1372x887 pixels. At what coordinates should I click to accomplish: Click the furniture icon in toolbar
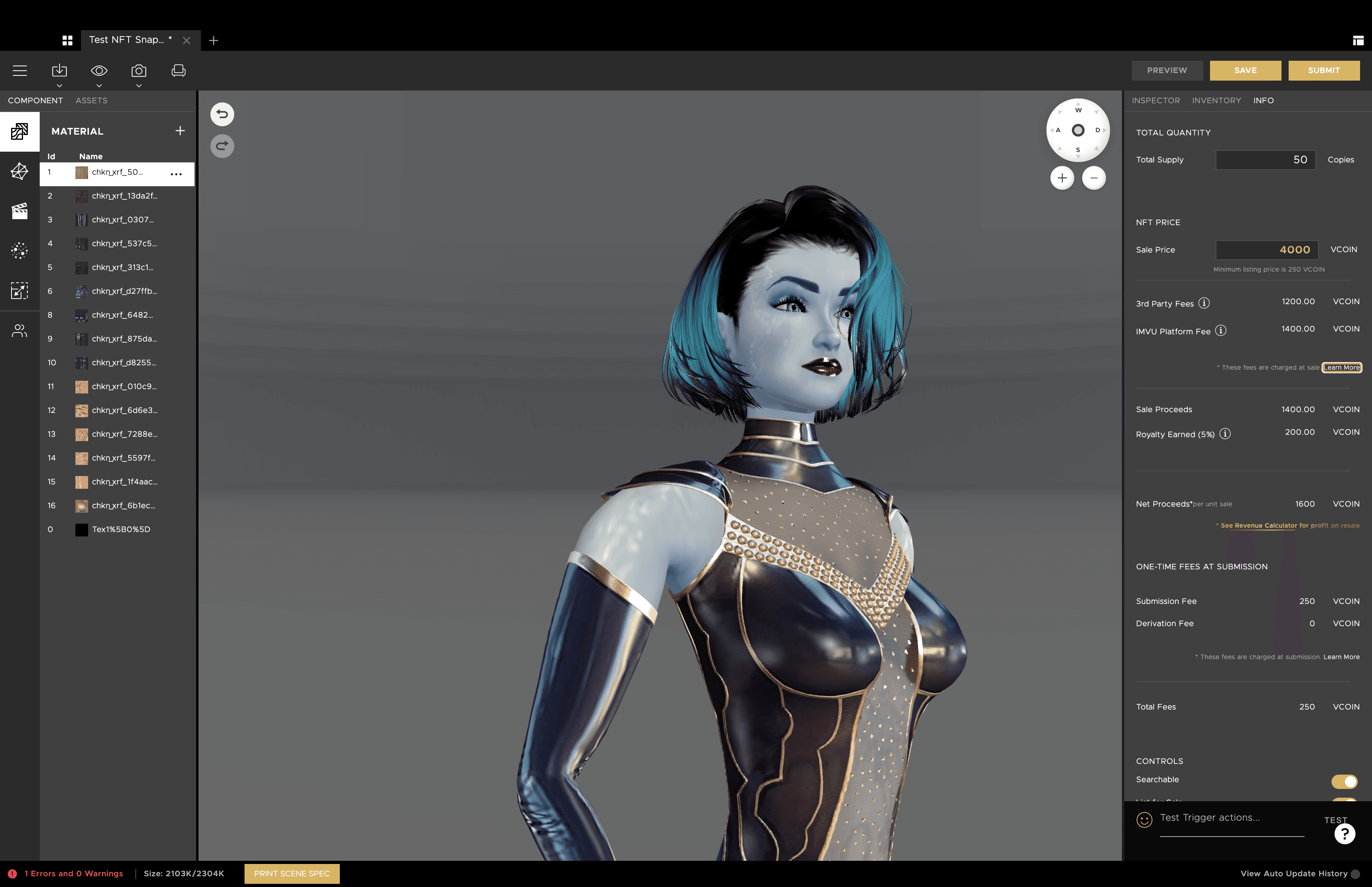[x=179, y=70]
